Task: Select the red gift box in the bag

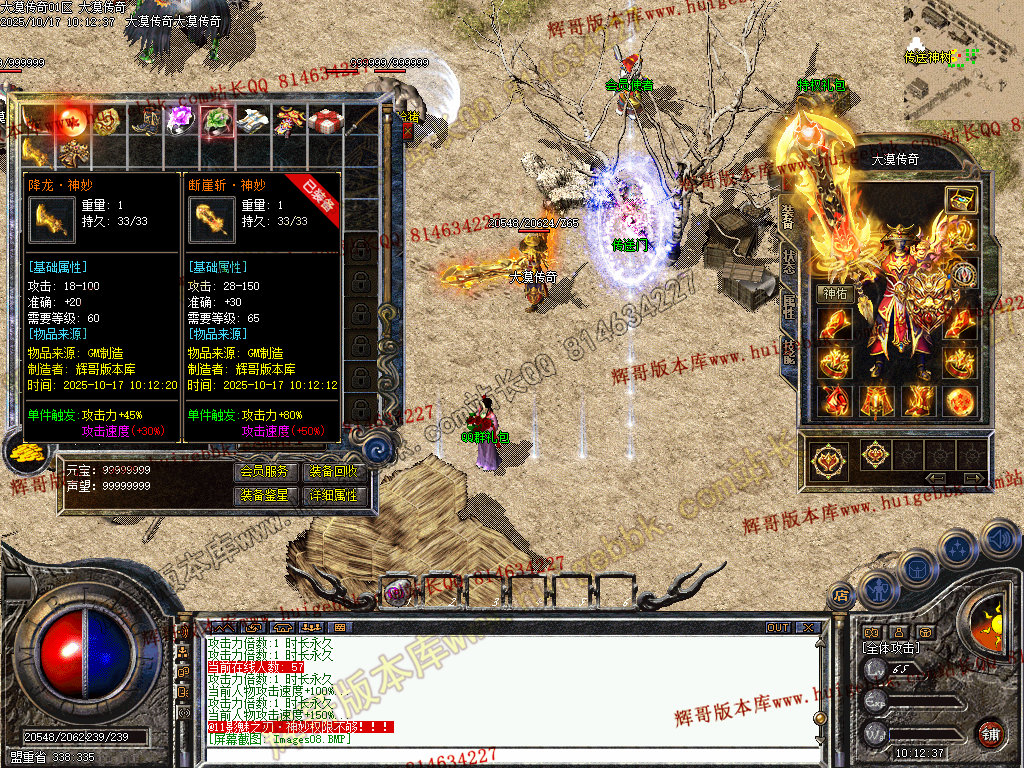Action: coord(324,121)
